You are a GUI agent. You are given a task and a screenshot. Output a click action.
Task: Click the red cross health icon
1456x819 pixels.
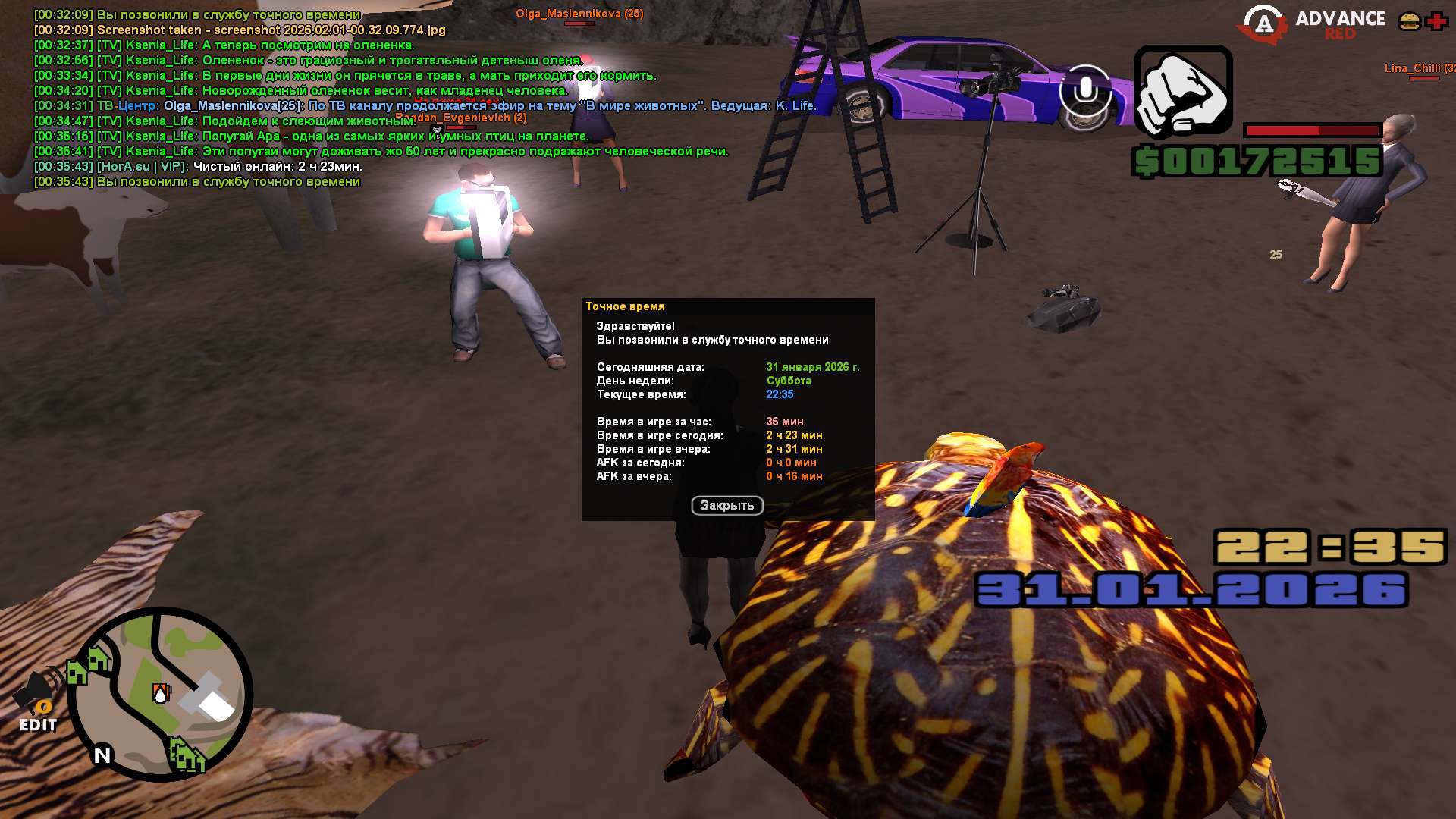[x=1436, y=21]
